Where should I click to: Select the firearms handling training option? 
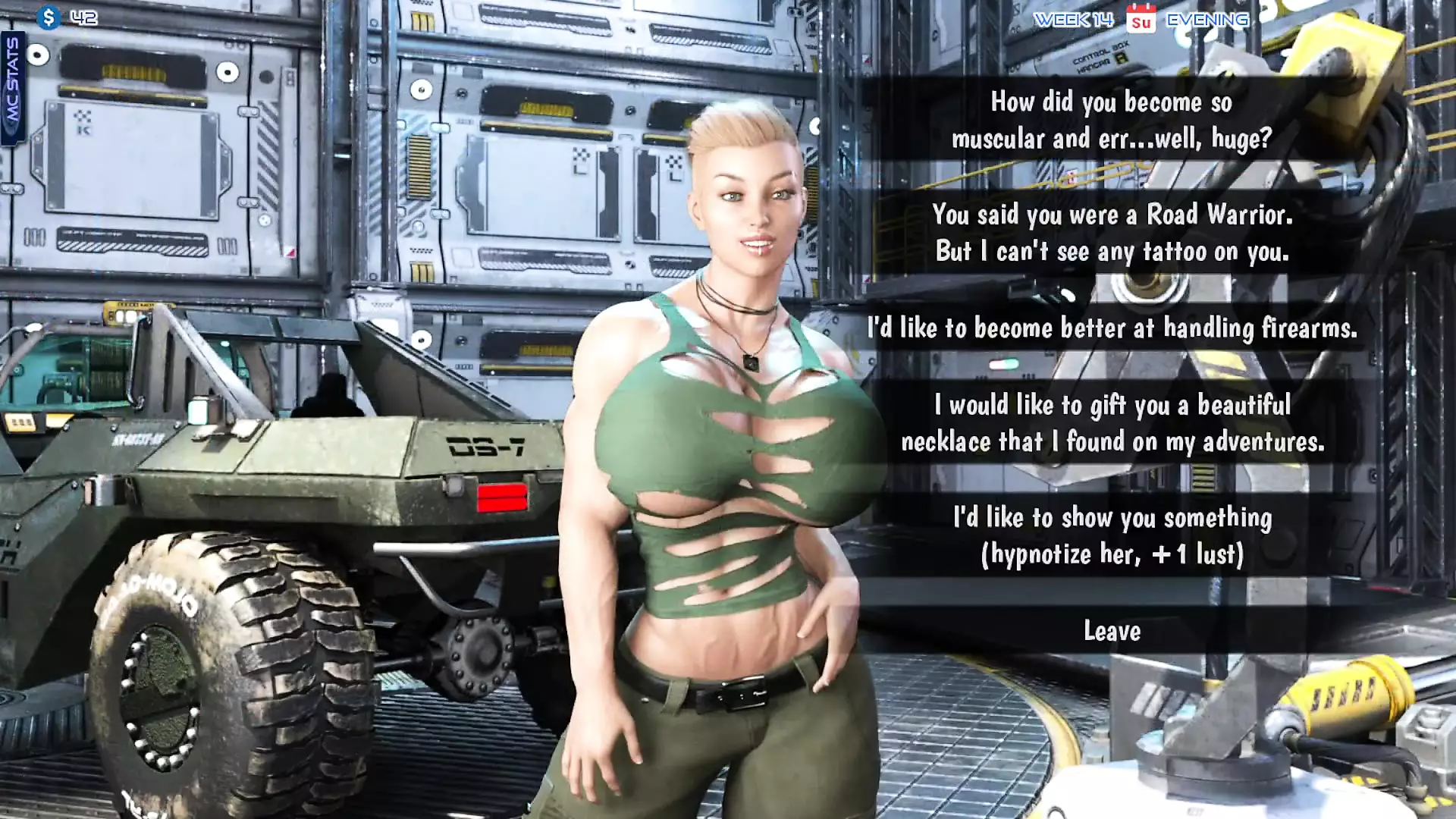pyautogui.click(x=1112, y=328)
